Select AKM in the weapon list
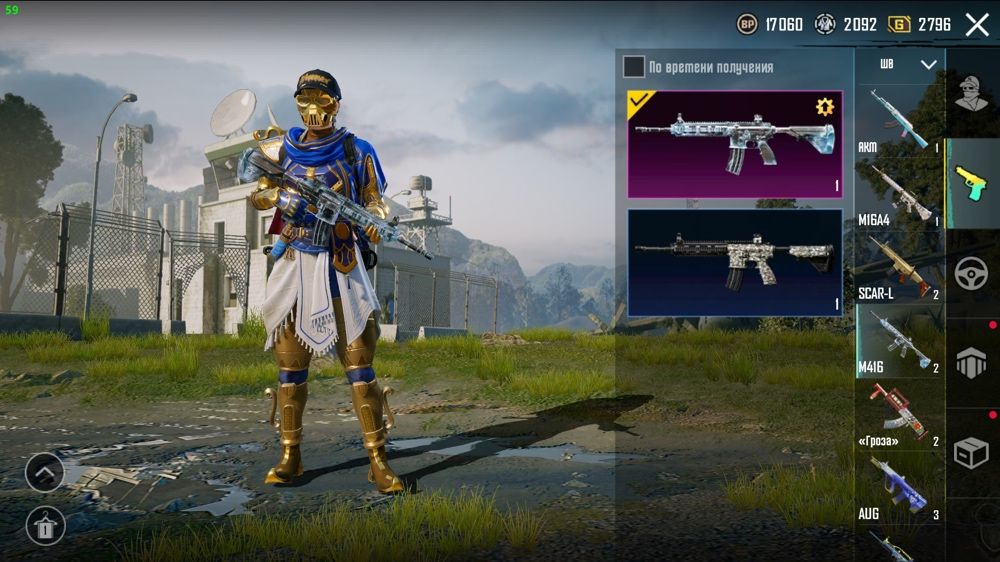This screenshot has width=1000, height=562. (x=899, y=121)
